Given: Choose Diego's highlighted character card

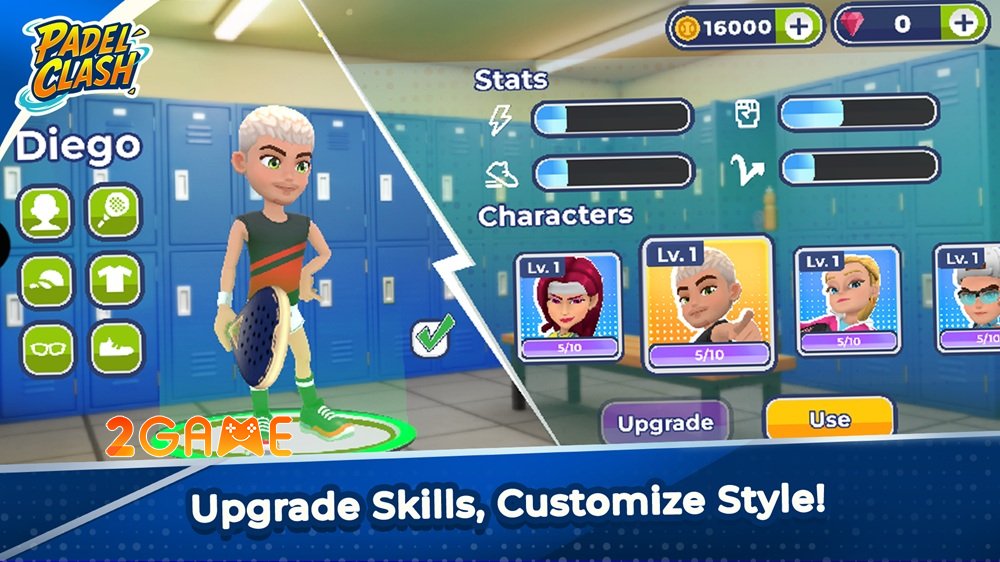Looking at the screenshot, I should tap(708, 305).
